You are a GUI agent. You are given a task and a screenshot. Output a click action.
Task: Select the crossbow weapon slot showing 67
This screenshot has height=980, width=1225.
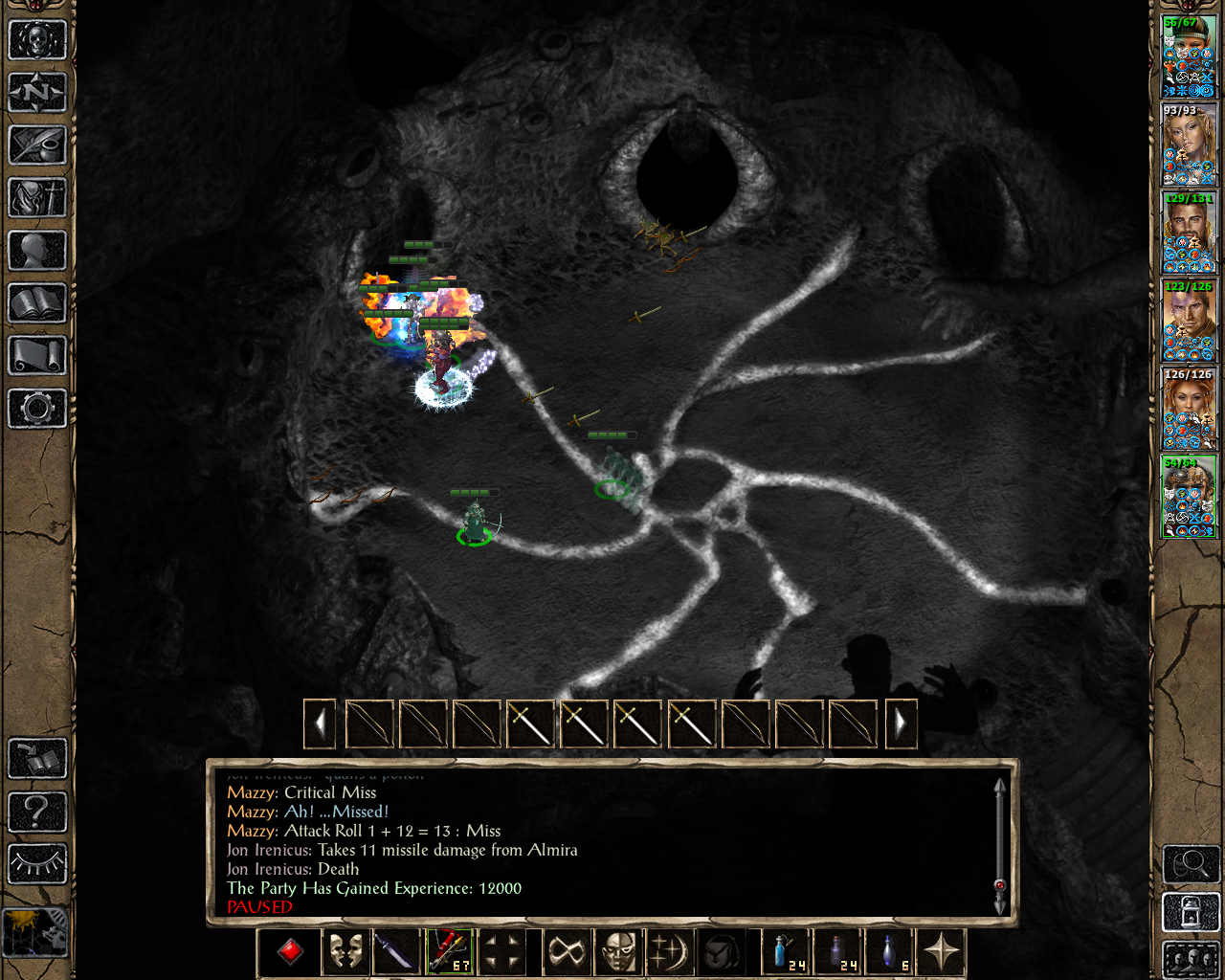tap(449, 952)
